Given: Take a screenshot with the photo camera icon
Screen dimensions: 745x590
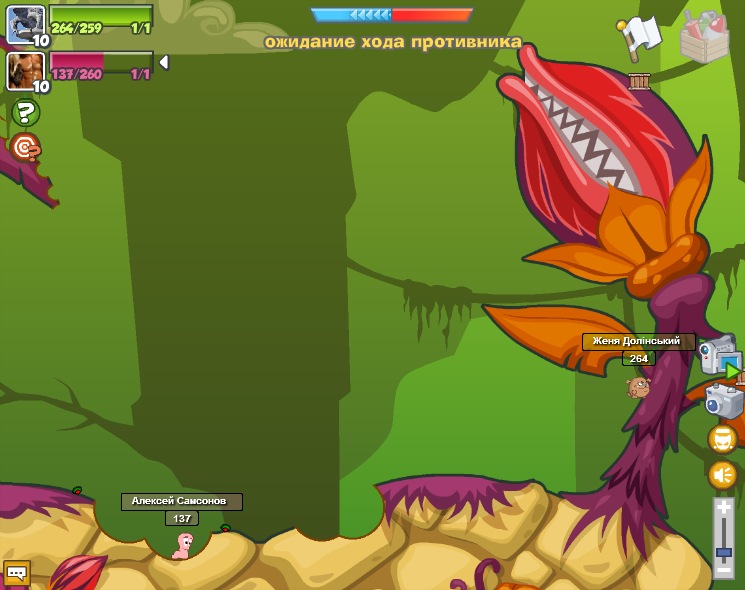Looking at the screenshot, I should pyautogui.click(x=723, y=401).
